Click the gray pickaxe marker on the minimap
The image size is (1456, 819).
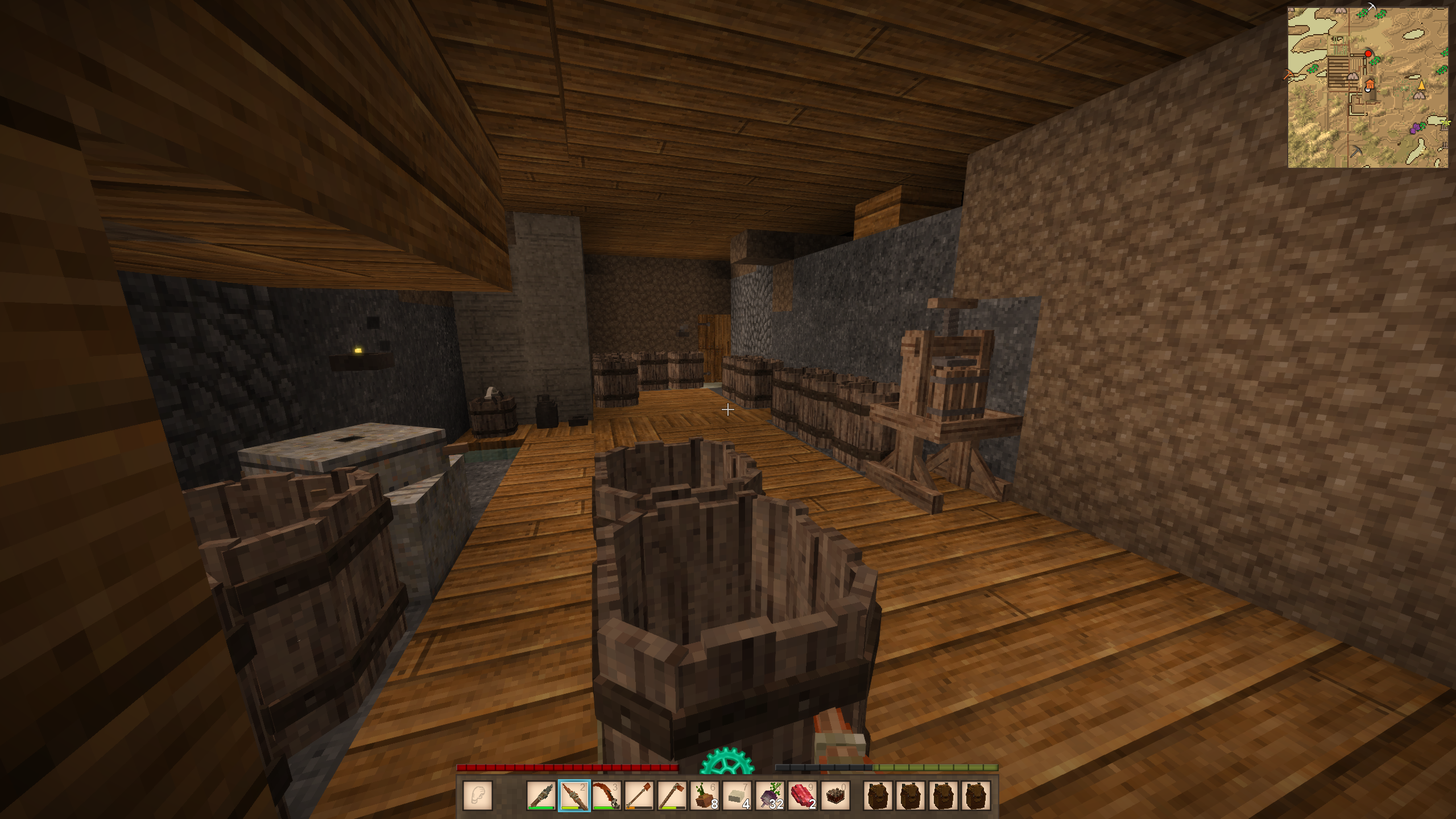[x=1356, y=151]
